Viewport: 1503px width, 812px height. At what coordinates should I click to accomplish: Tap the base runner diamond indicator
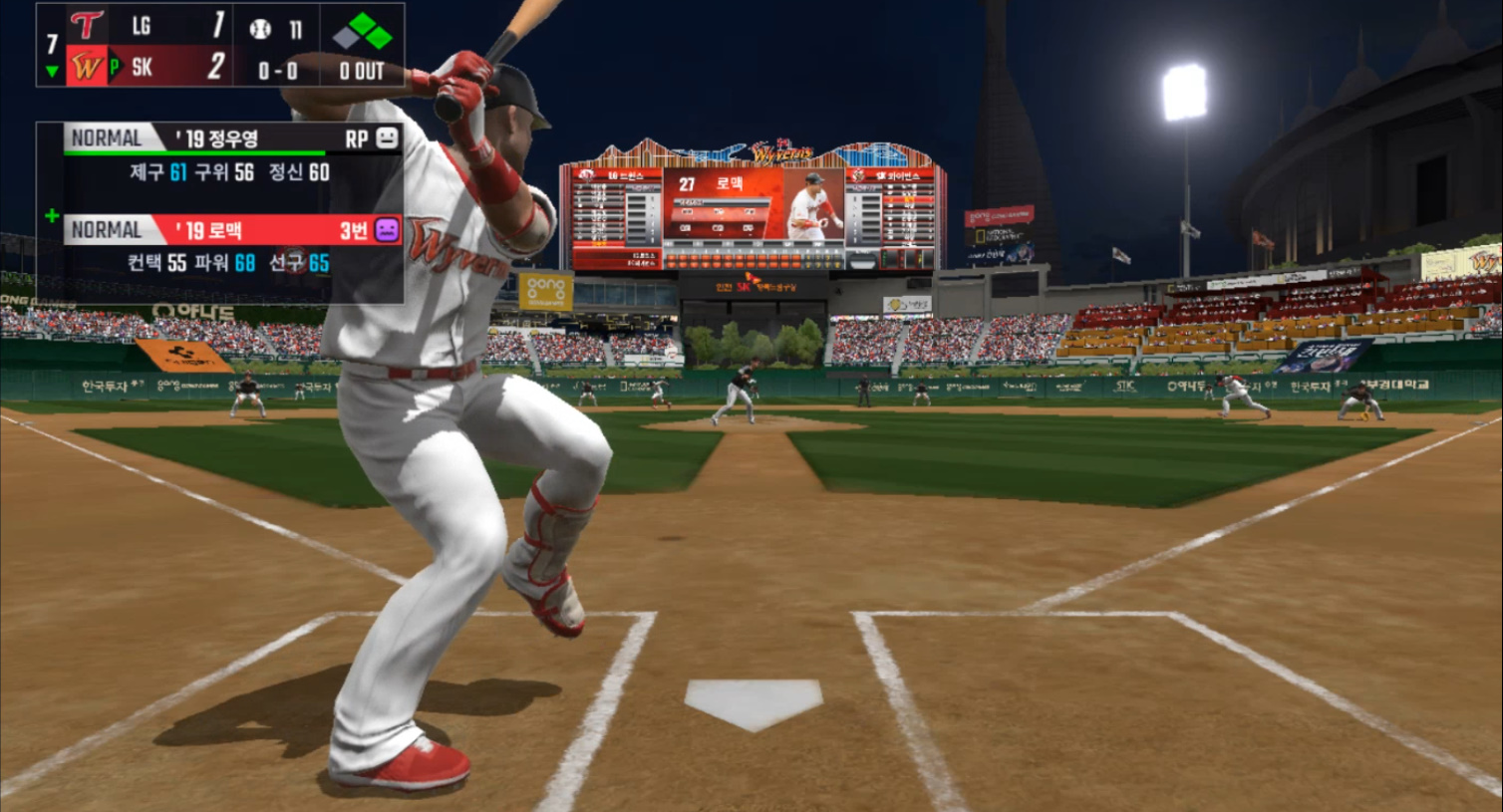point(362,31)
